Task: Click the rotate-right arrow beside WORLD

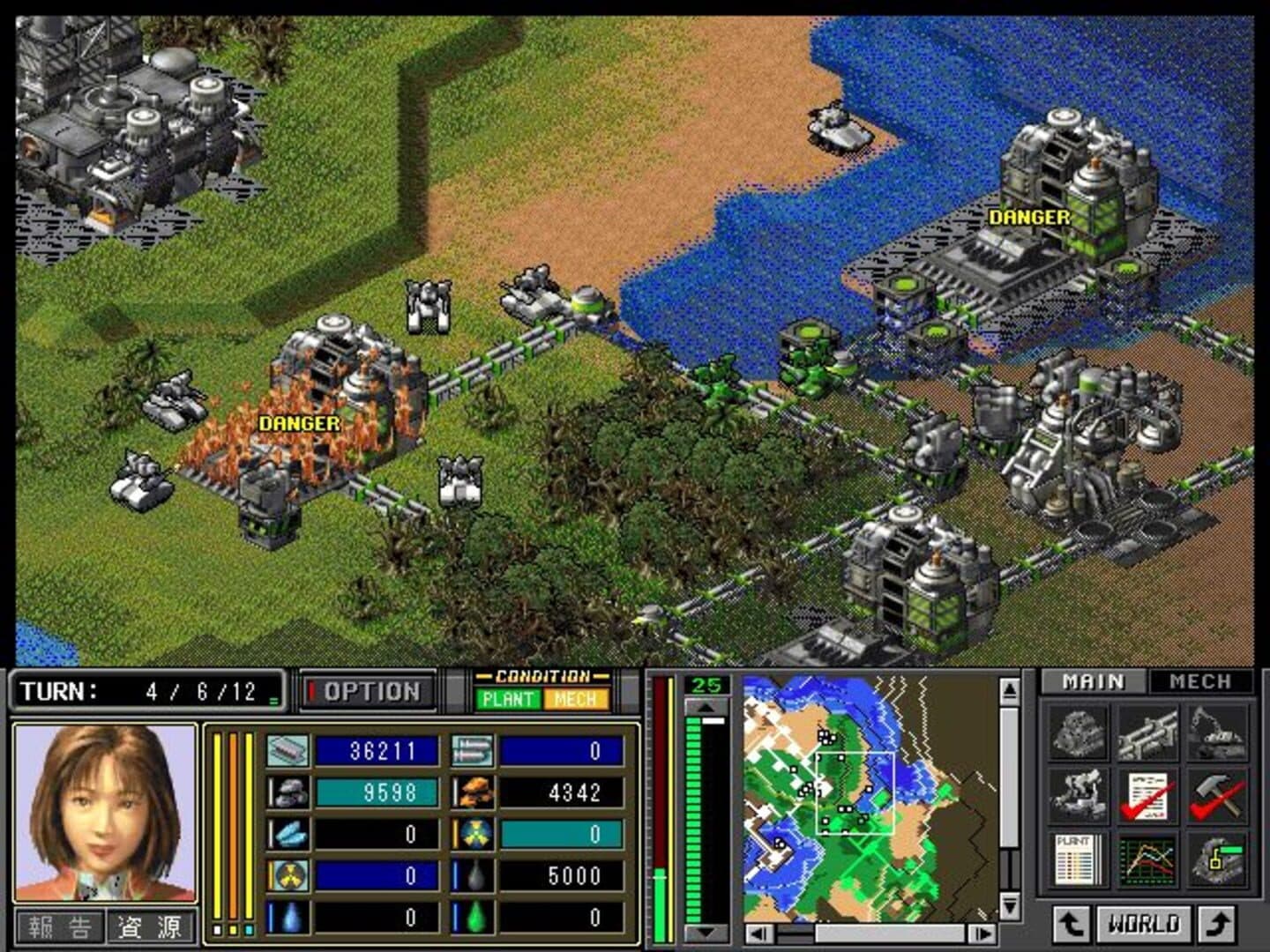Action: pyautogui.click(x=1218, y=924)
